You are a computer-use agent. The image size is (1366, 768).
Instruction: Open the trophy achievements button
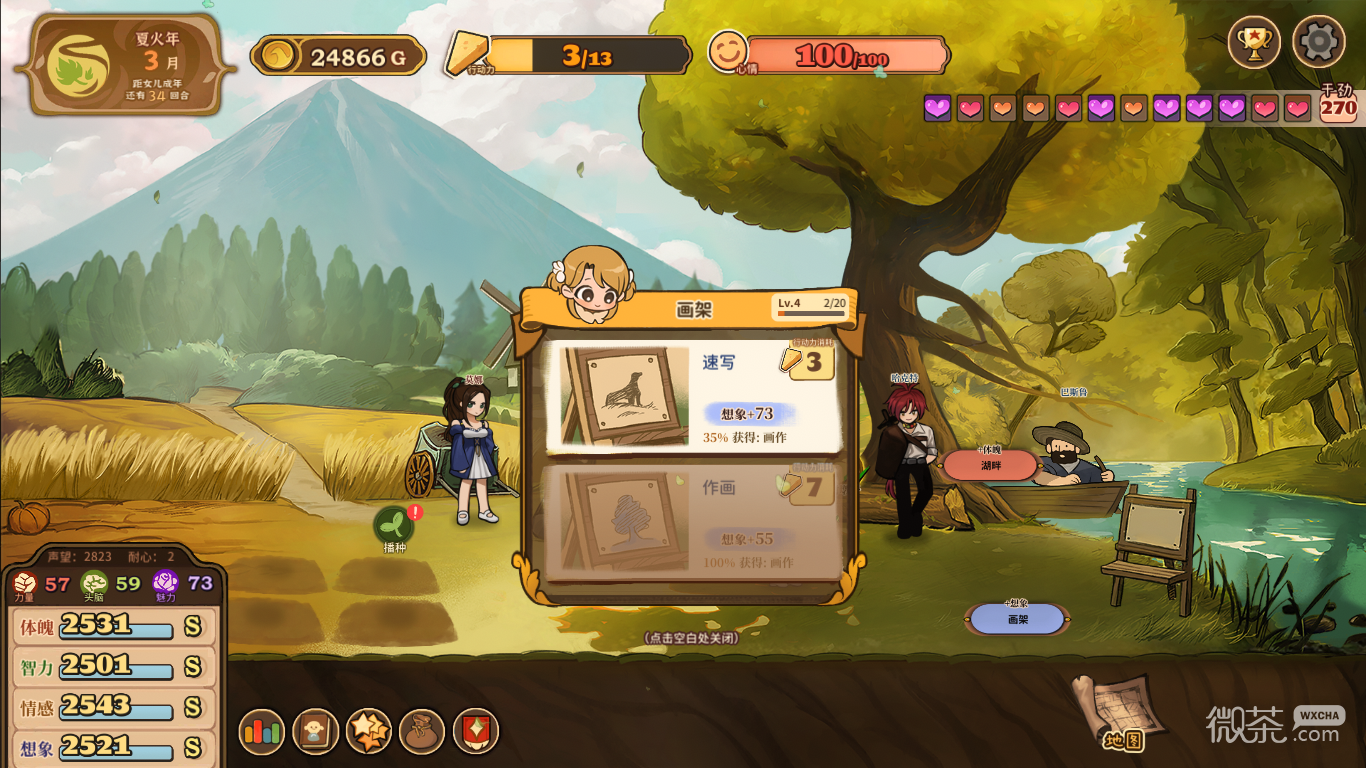click(1254, 43)
